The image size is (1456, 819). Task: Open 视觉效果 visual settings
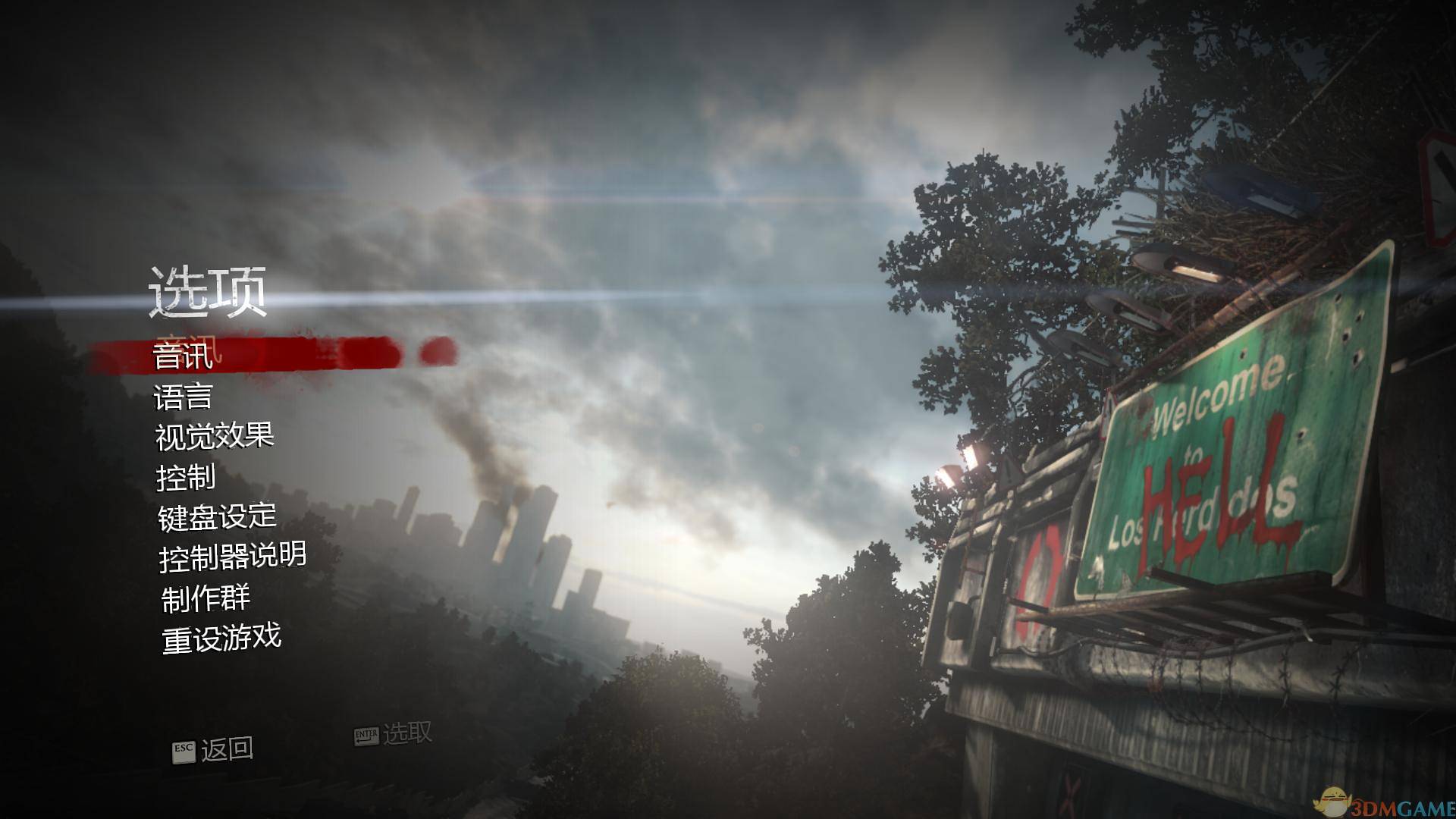pos(215,437)
